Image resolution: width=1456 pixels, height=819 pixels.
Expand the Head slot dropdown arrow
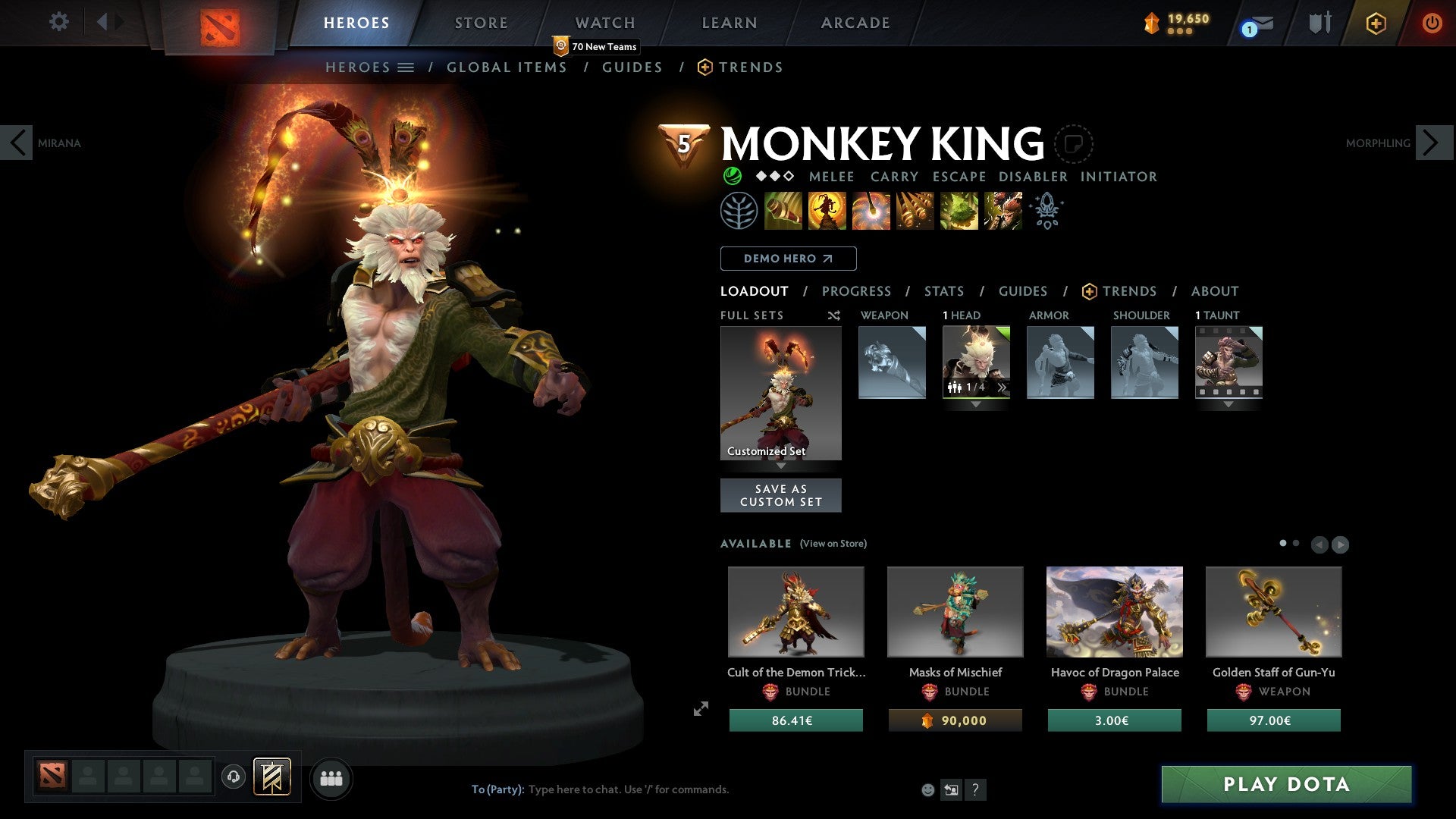click(x=976, y=404)
